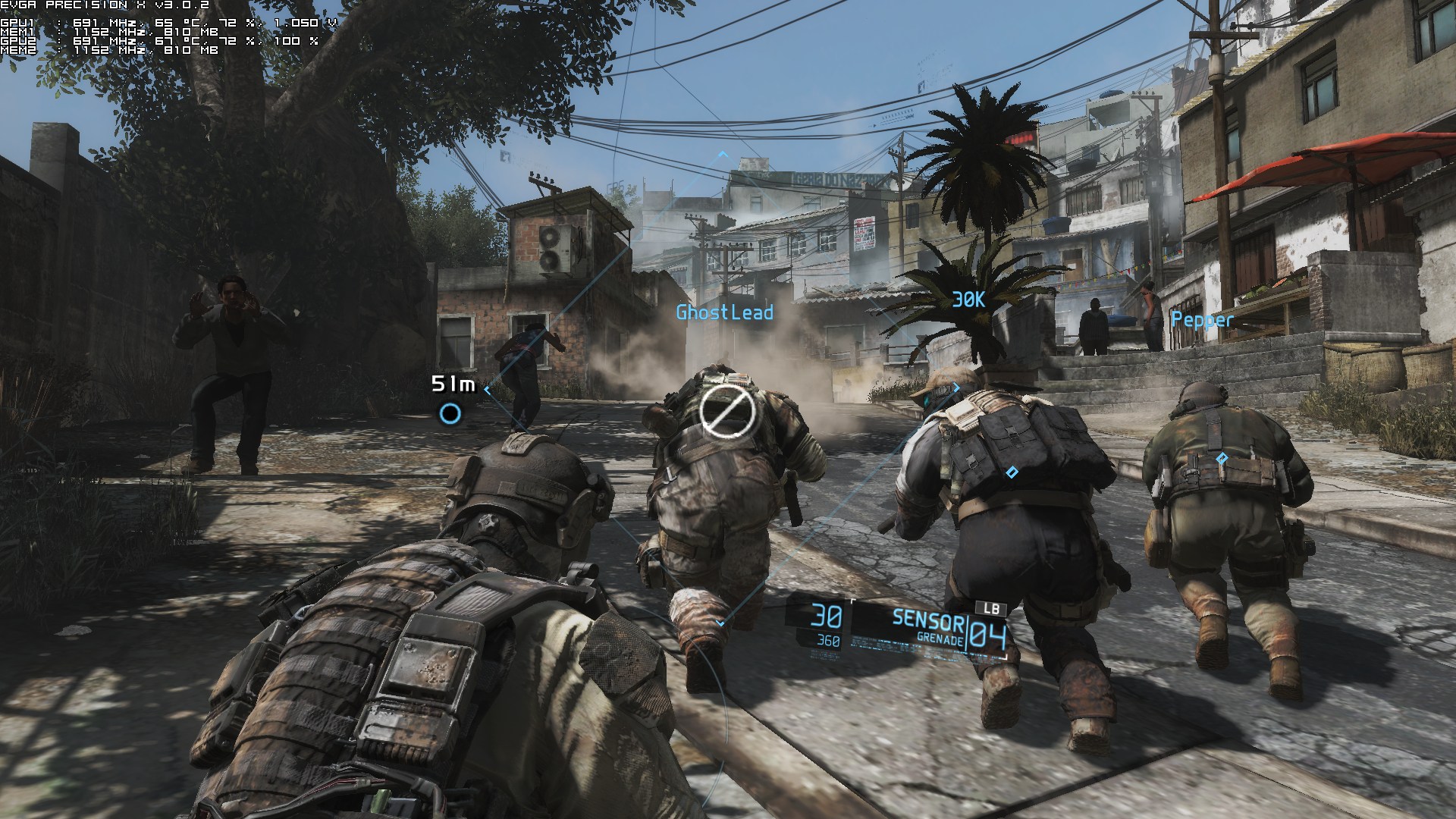Select the Pepper teammate name tag

point(1201,320)
